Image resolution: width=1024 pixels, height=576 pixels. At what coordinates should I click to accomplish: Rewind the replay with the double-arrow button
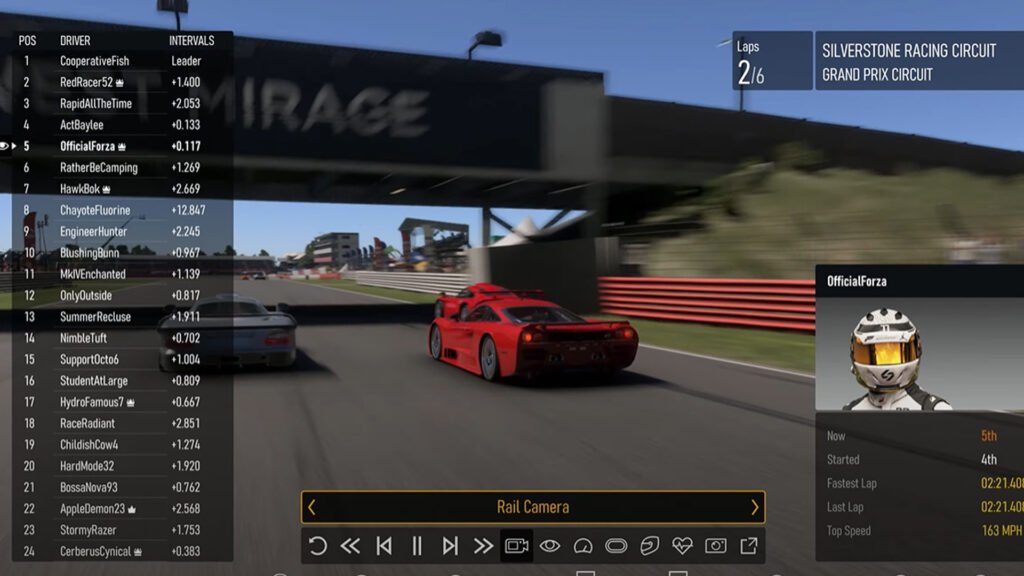(x=350, y=546)
